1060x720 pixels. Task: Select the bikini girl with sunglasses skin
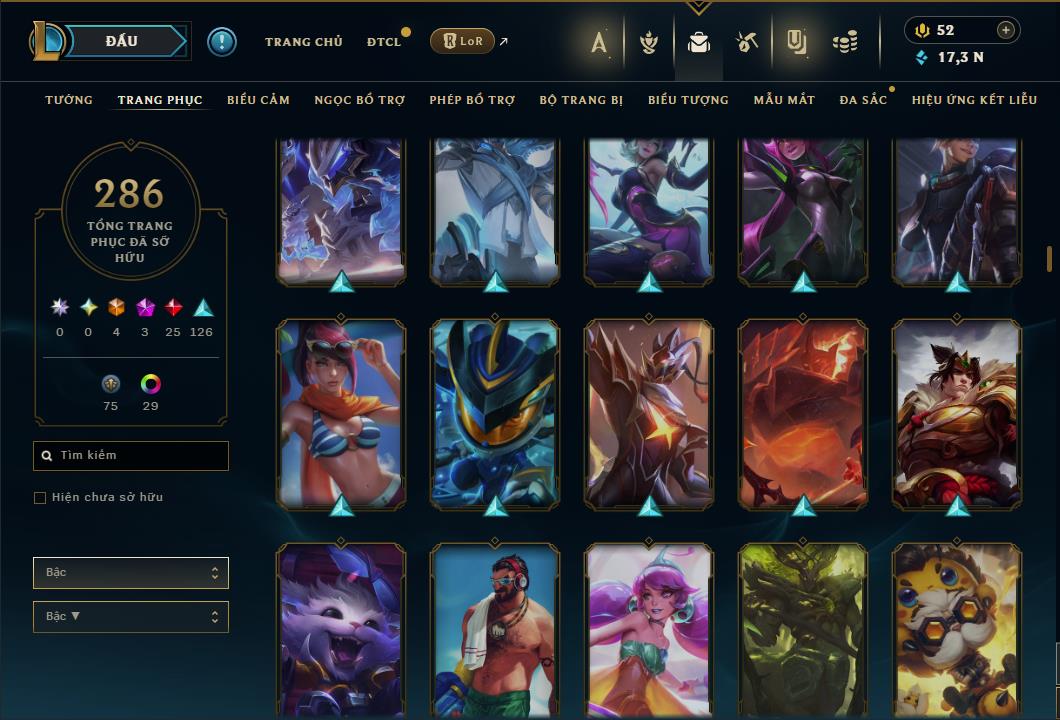[x=341, y=414]
